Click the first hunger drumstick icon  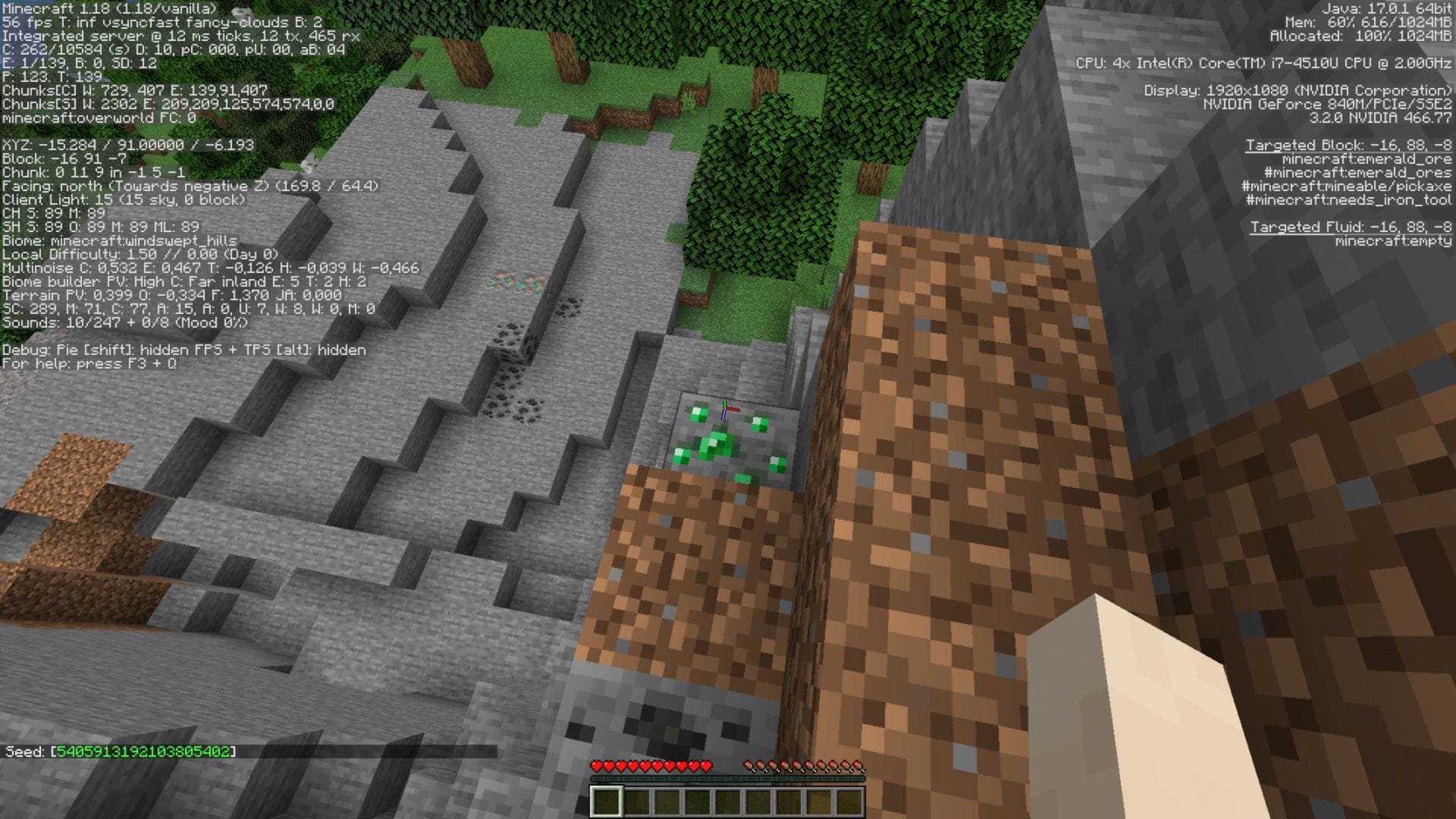pos(749,766)
